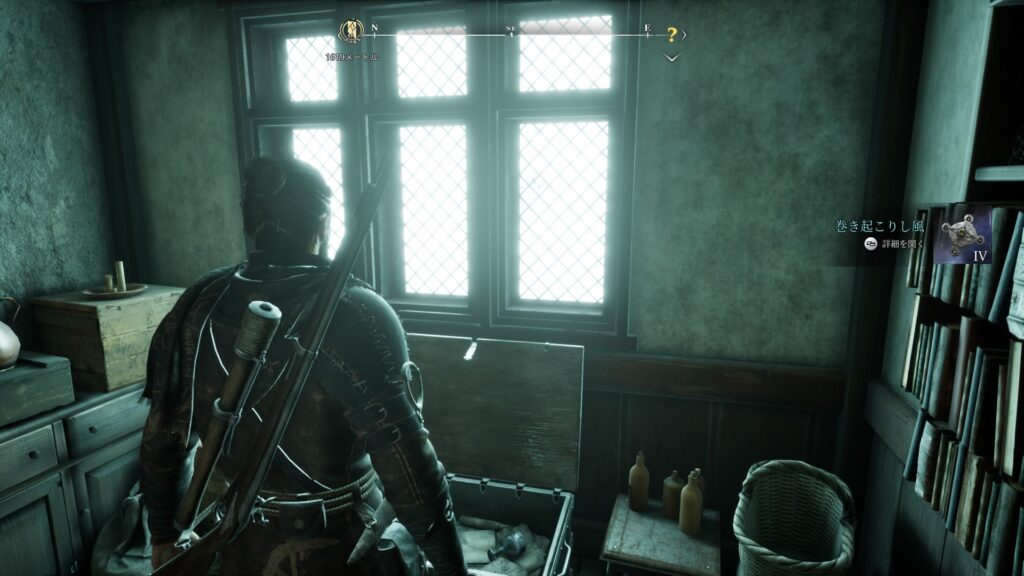Image resolution: width=1024 pixels, height=576 pixels.
Task: Expand the chevron arrow below the compass
Action: (x=672, y=57)
